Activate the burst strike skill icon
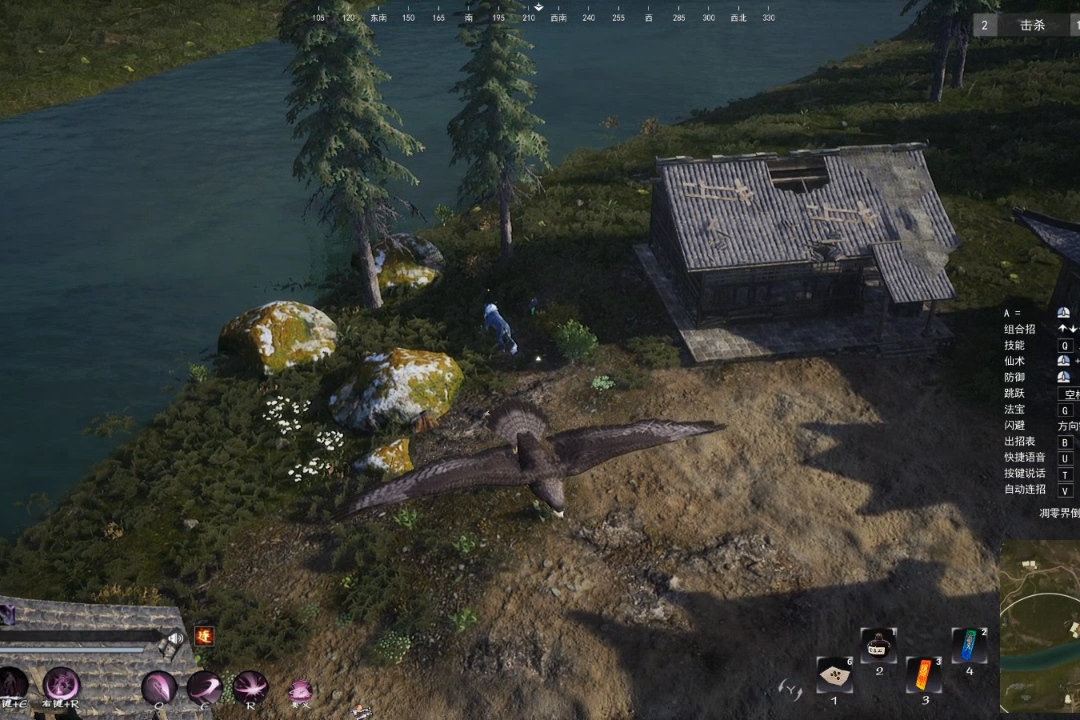1080x720 pixels. (x=250, y=687)
